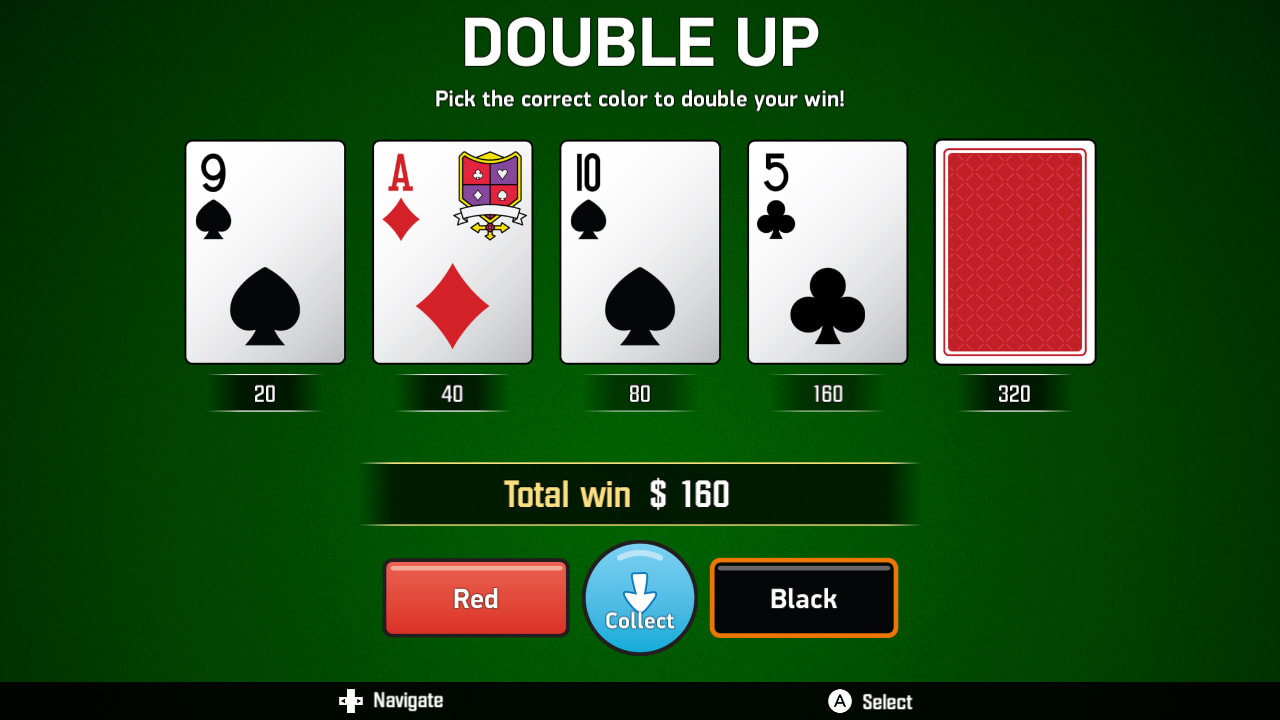Click the 40 value label

coord(452,393)
